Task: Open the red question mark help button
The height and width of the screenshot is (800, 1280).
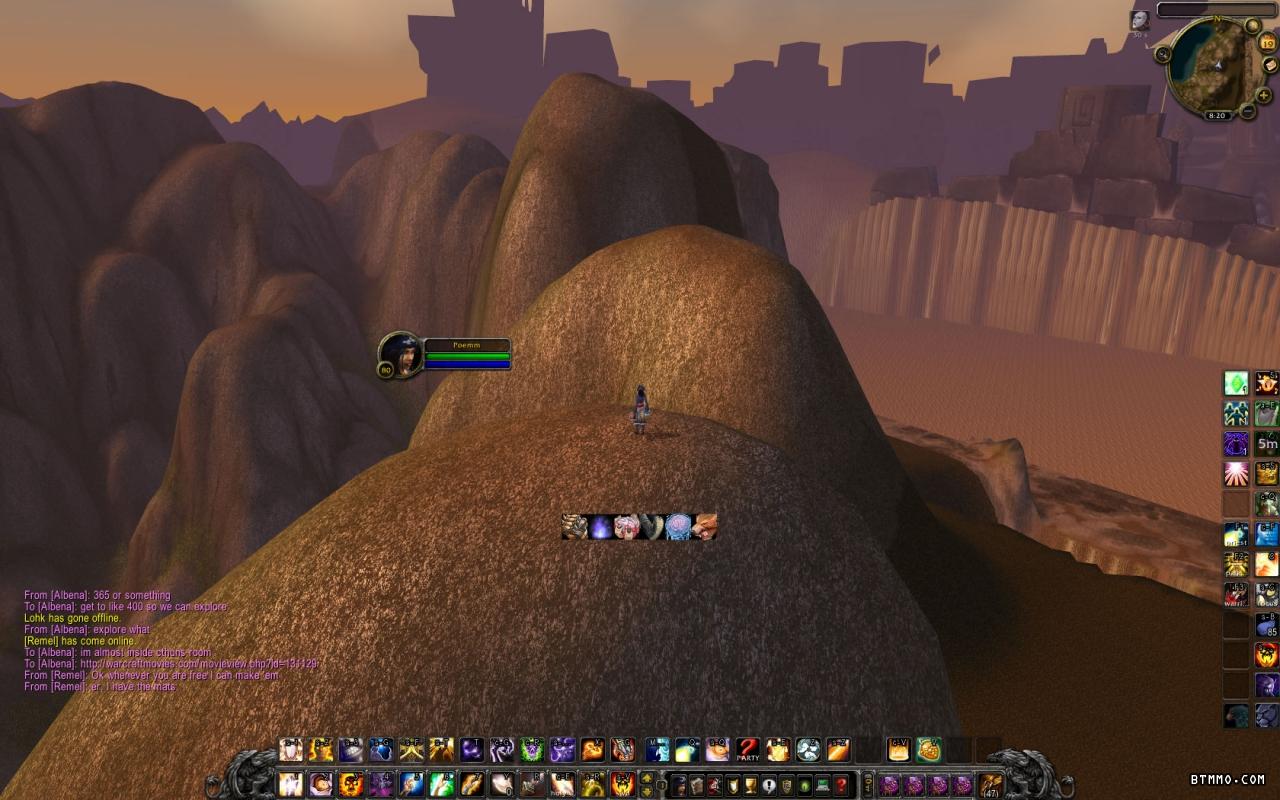Action: (x=841, y=785)
